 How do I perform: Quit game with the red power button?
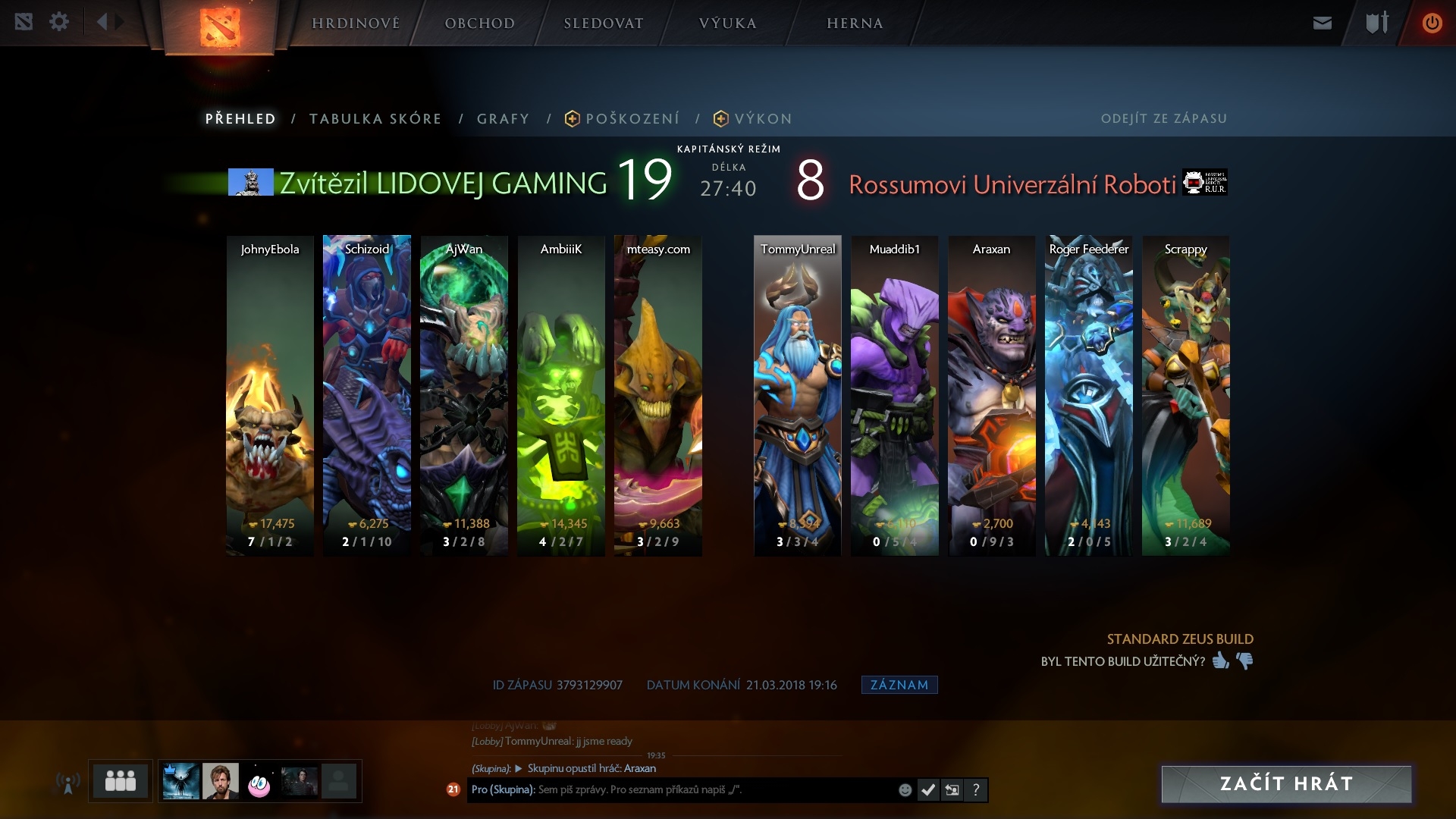(x=1432, y=23)
